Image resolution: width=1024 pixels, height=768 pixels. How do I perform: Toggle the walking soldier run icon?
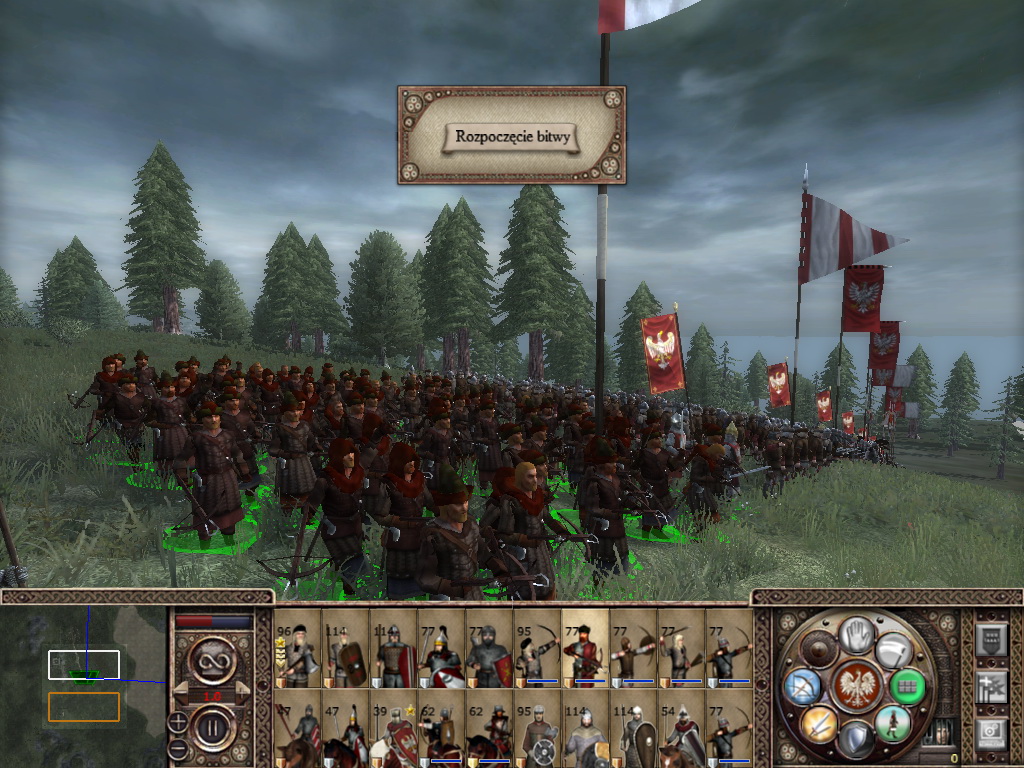(892, 721)
